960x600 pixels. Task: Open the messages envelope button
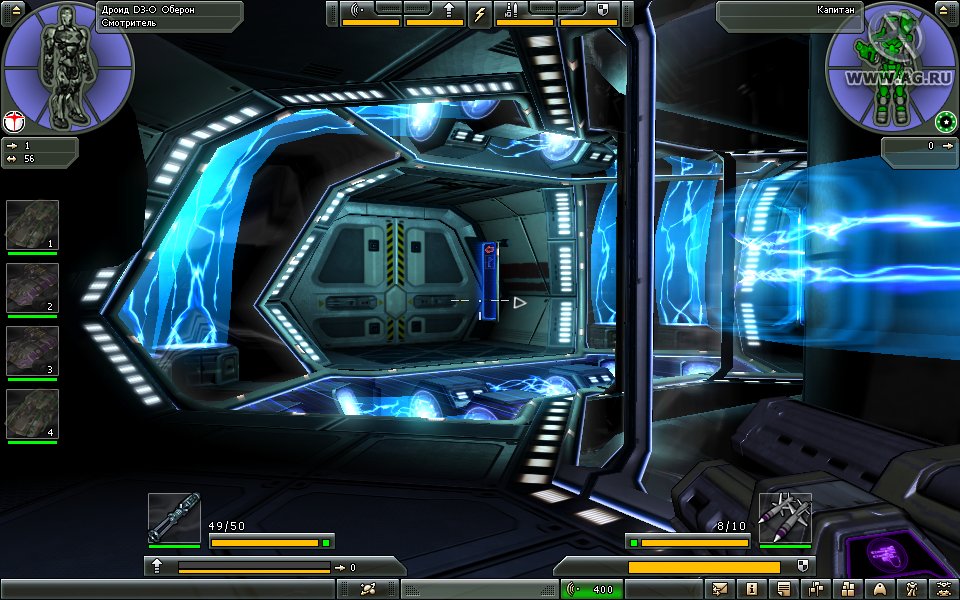point(720,589)
